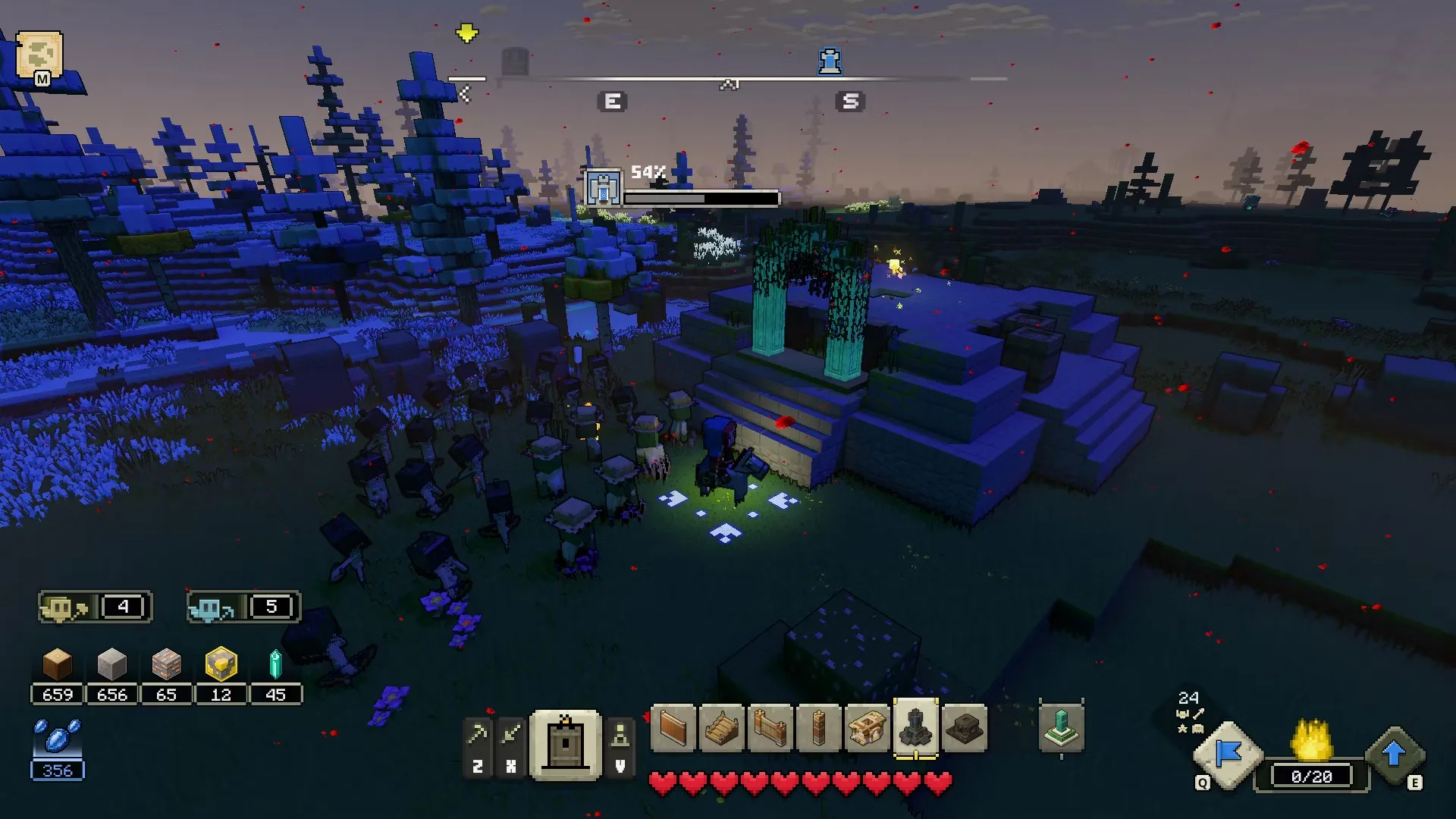This screenshot has height=819, width=1456.
Task: Select the blue allay gatherer counter
Action: coord(243,607)
